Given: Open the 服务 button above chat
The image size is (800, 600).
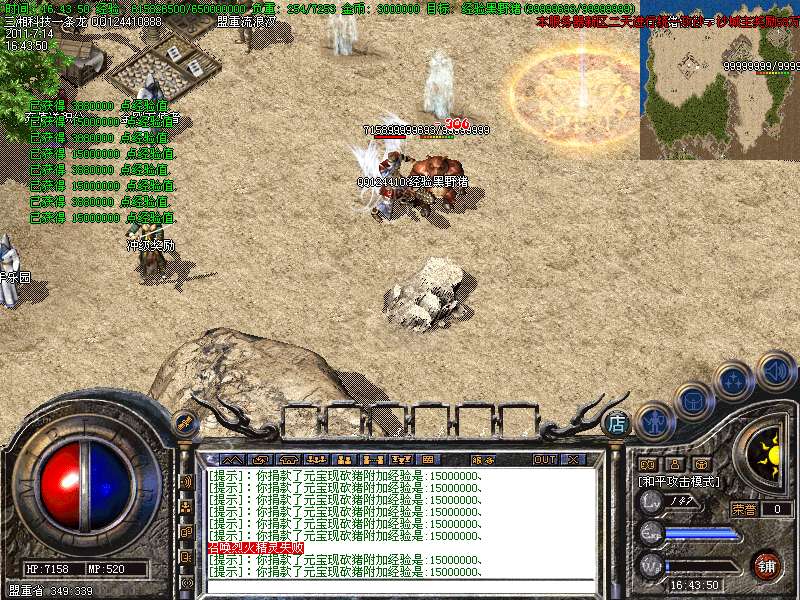Looking at the screenshot, I should click(482, 460).
